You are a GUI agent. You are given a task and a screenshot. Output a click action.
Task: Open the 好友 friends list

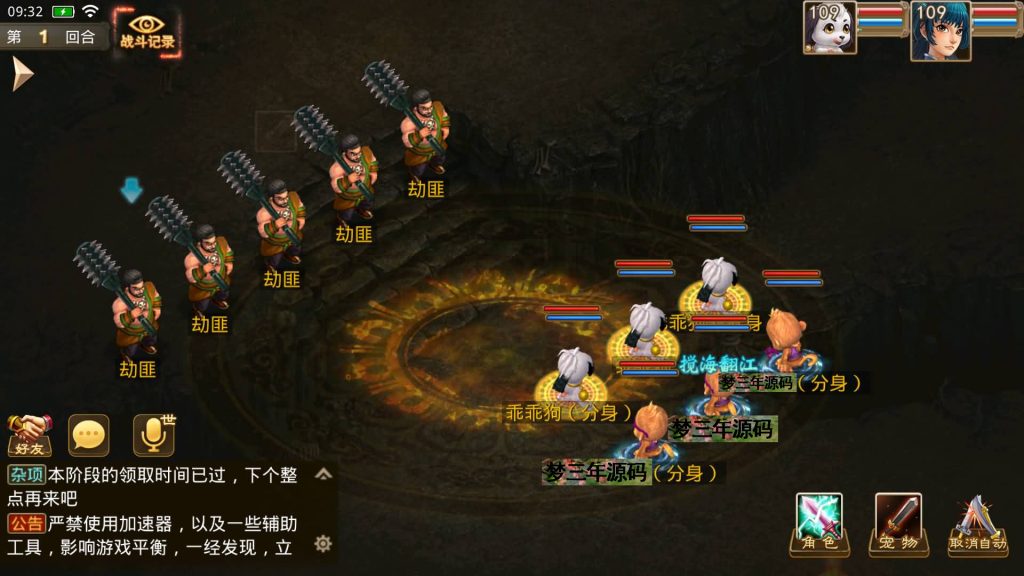point(29,435)
